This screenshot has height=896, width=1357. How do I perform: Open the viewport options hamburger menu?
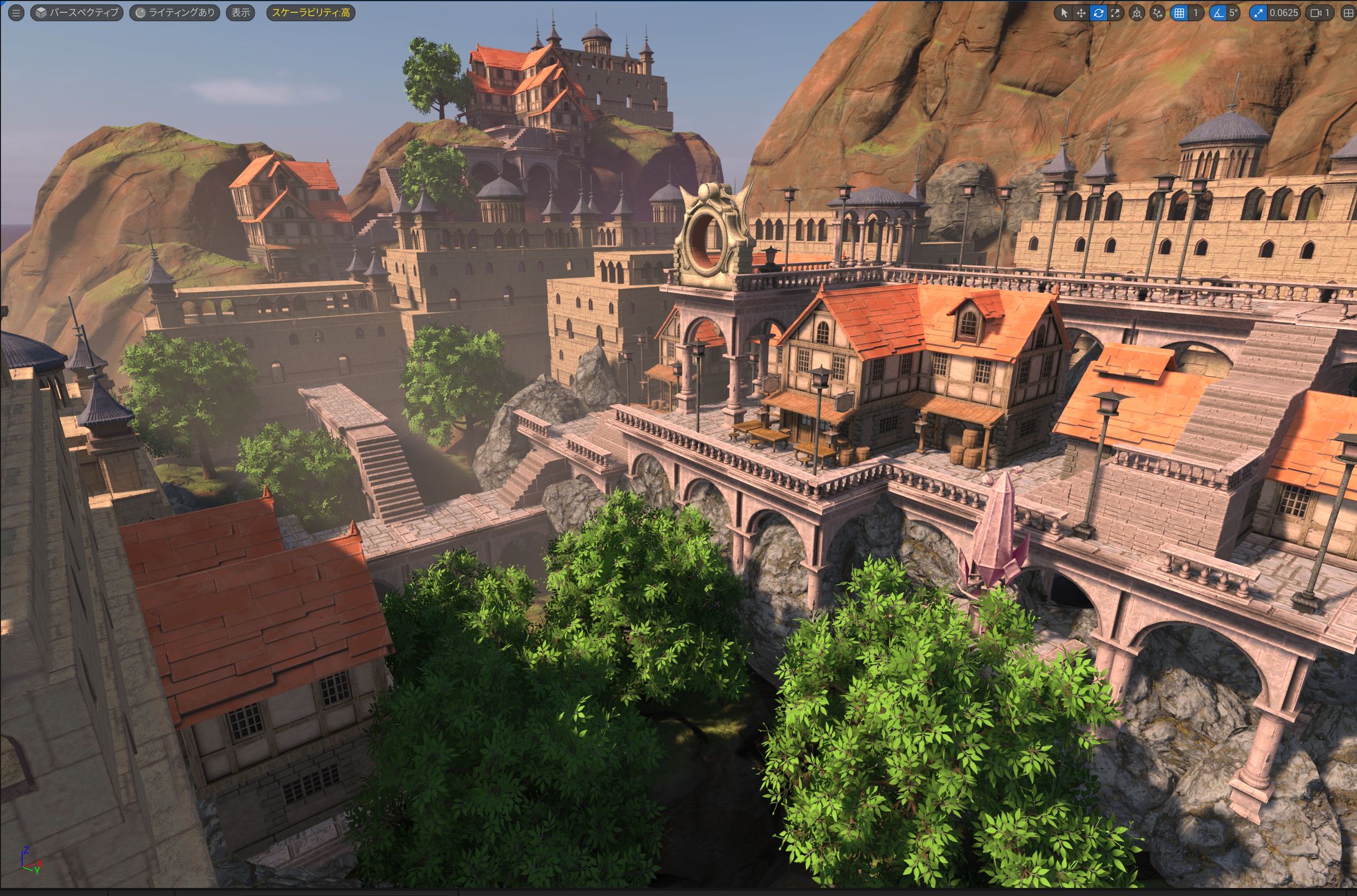click(x=16, y=12)
